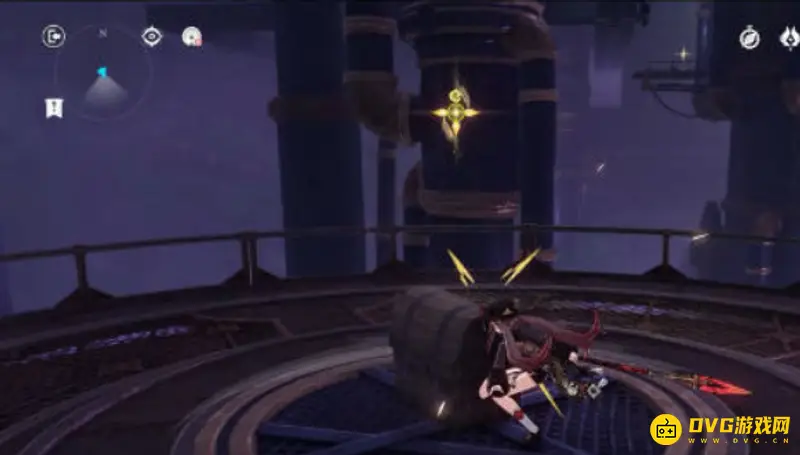Screen dimensions: 800x455
Task: Toggle the eye view icon
Action: pos(151,37)
